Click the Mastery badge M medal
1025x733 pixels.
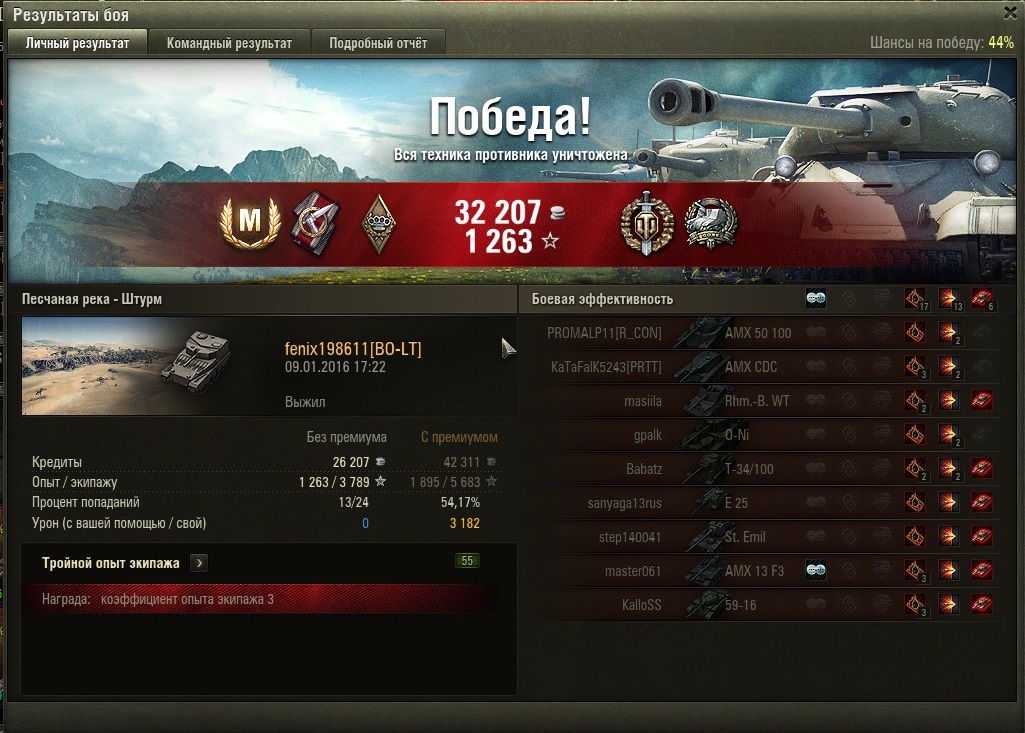coord(247,223)
